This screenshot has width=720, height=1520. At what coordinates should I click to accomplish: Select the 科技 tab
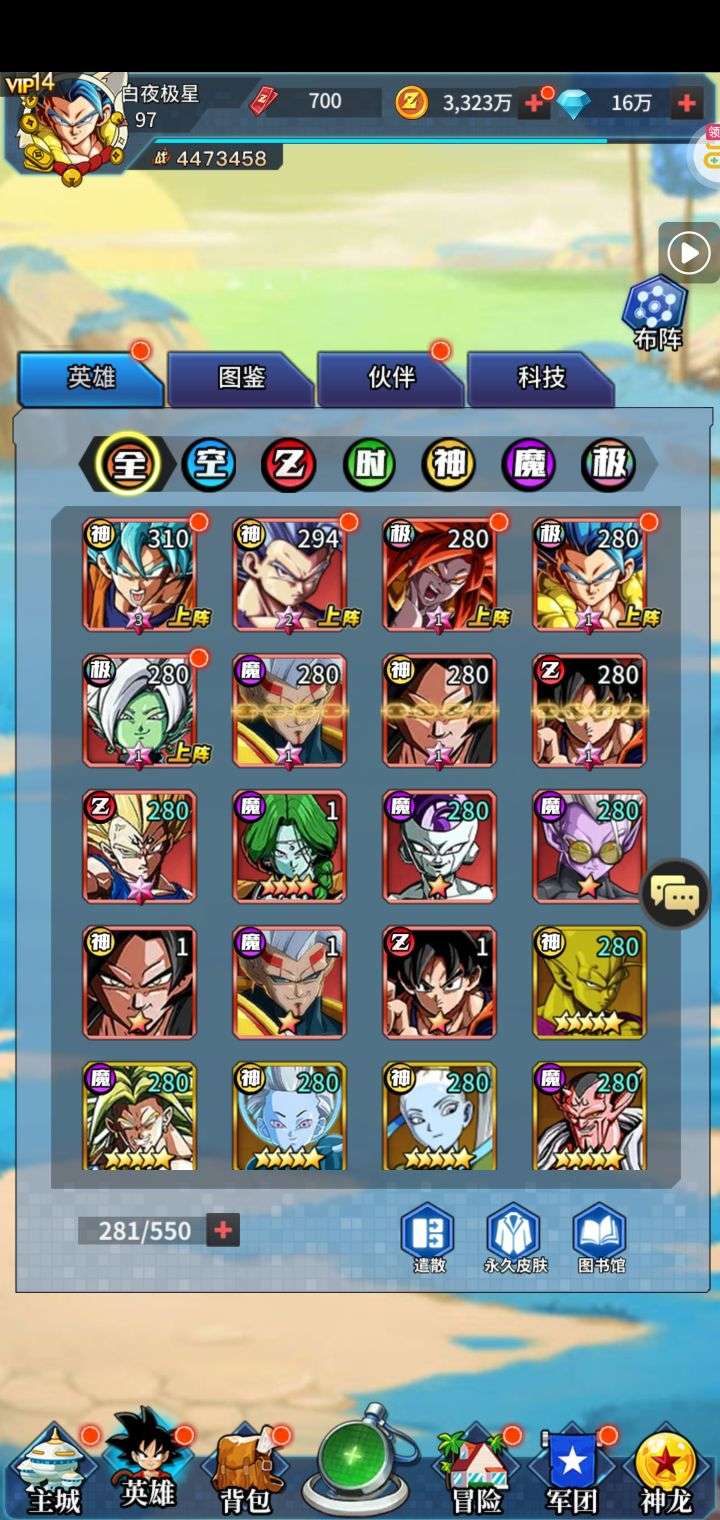541,377
